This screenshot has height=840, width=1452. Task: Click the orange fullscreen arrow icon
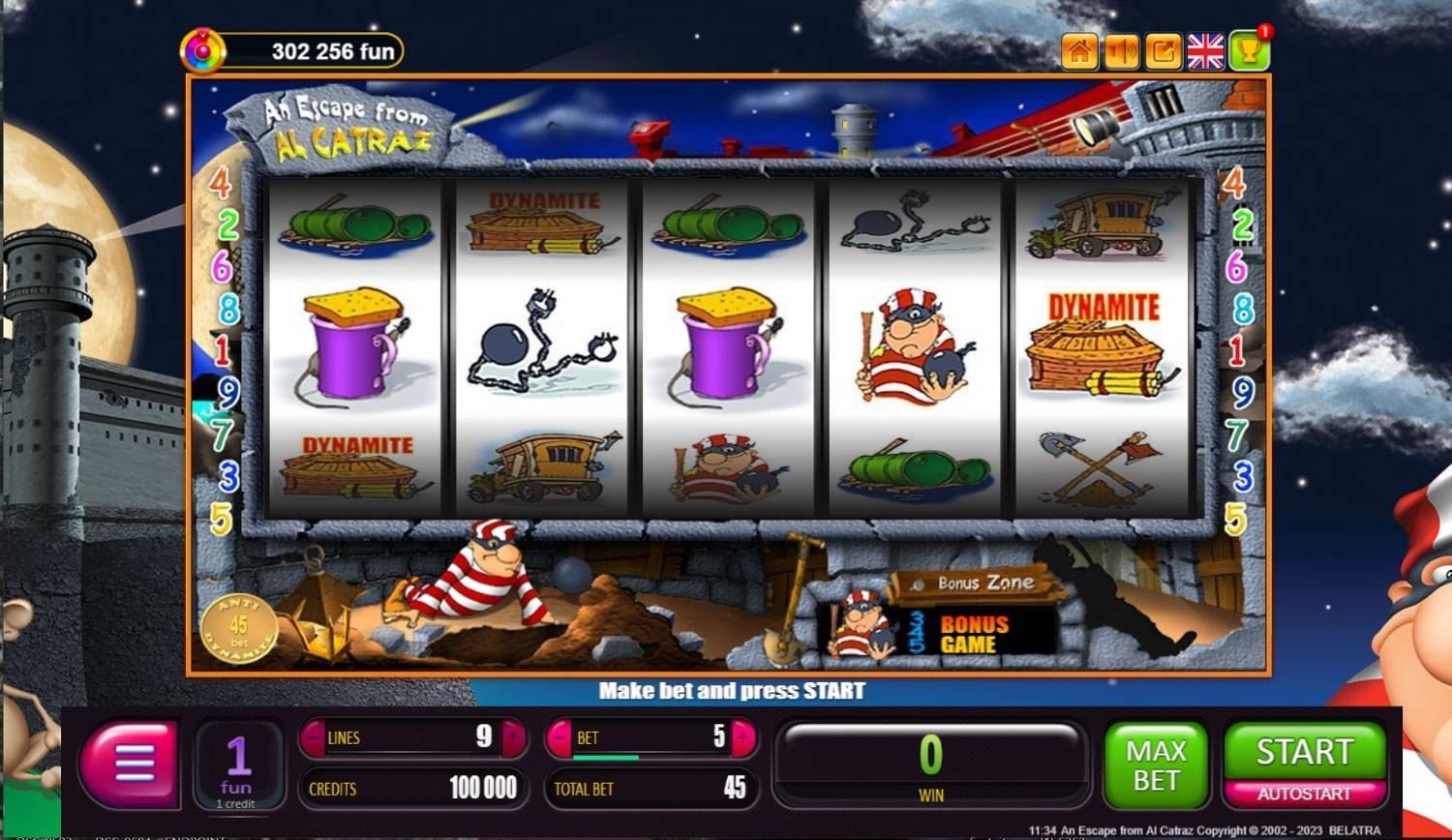click(1164, 52)
